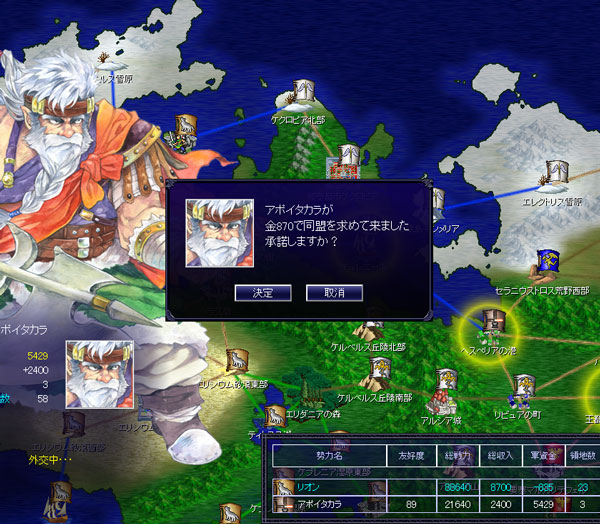Accept the alliance with 決定
The width and height of the screenshot is (600, 524).
click(x=262, y=293)
